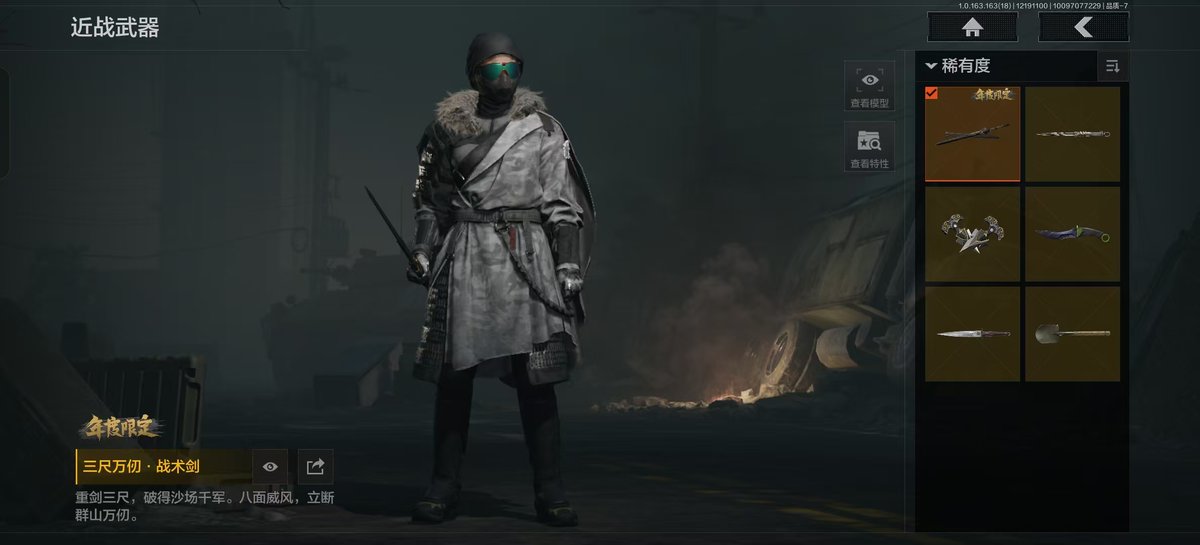Choose the shovel melee weapon skin
The width and height of the screenshot is (1200, 545).
pyautogui.click(x=1072, y=333)
